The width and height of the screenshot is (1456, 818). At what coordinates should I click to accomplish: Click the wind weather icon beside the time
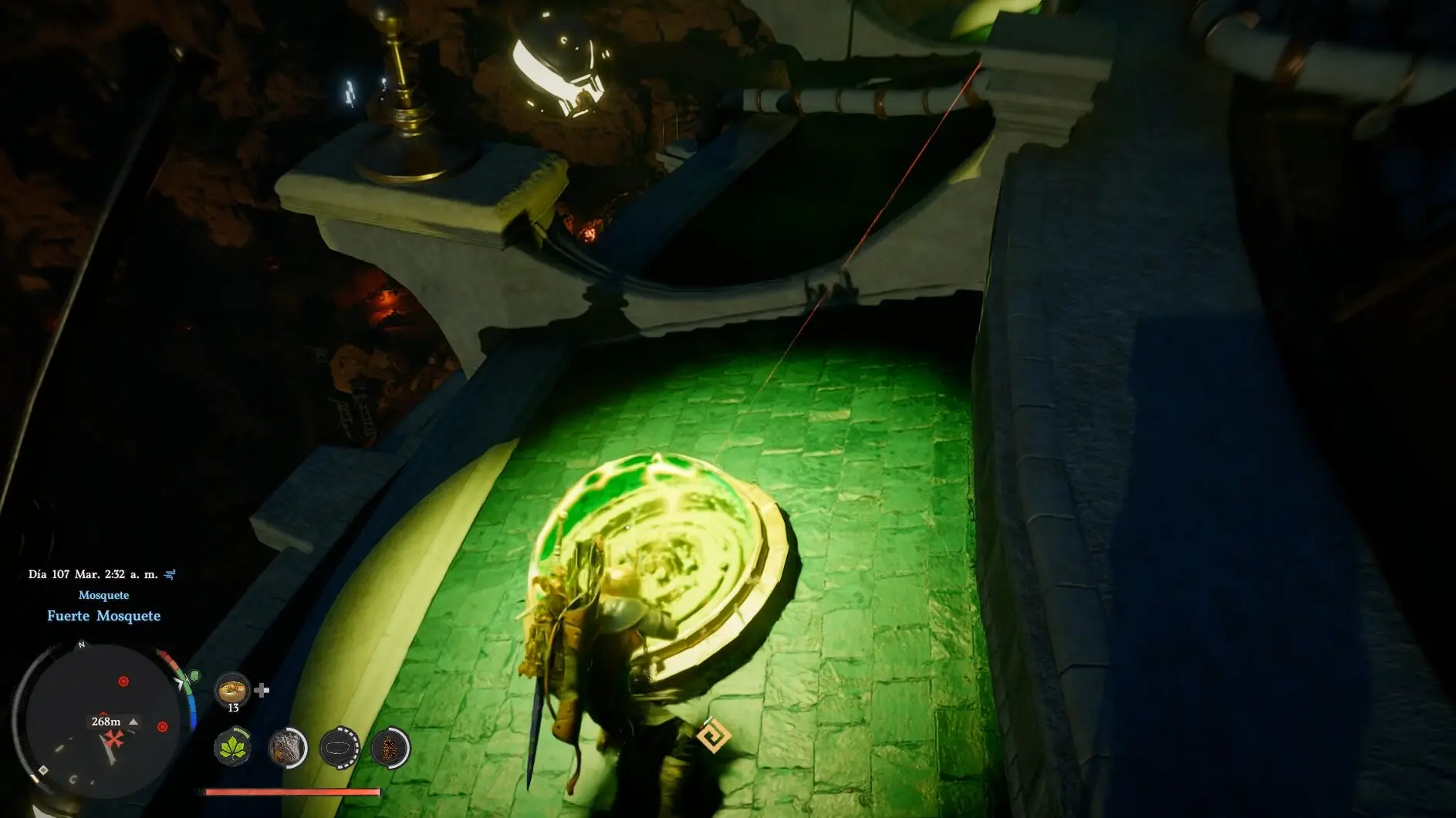(x=171, y=574)
